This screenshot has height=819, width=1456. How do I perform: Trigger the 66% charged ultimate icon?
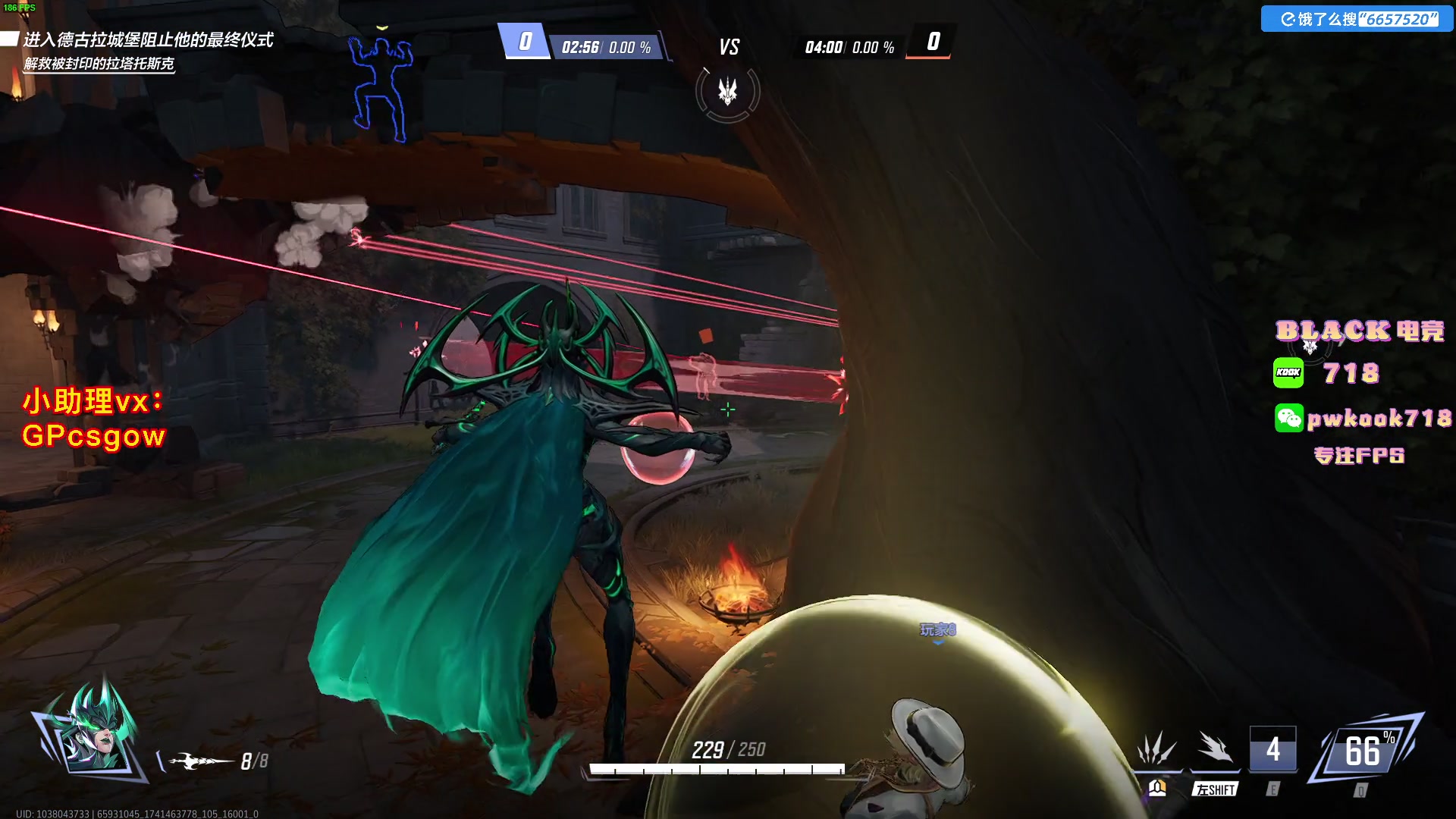pos(1366,751)
